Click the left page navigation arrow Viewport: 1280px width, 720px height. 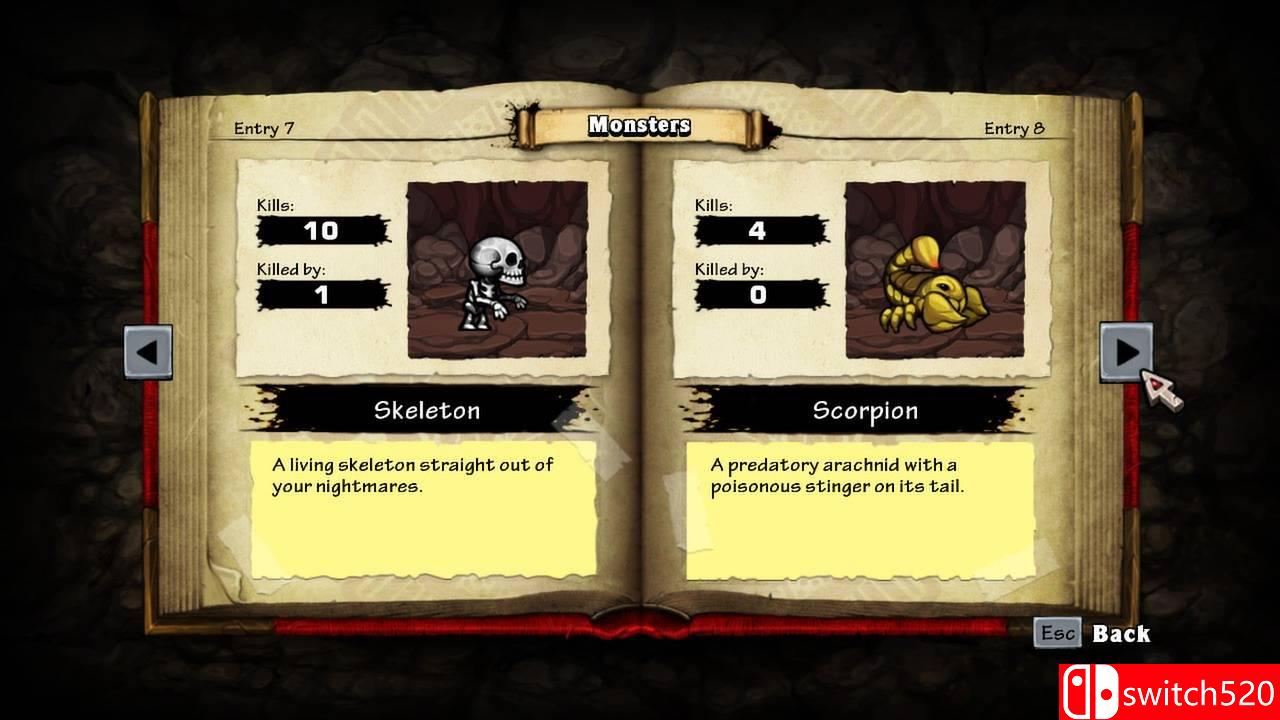(150, 352)
